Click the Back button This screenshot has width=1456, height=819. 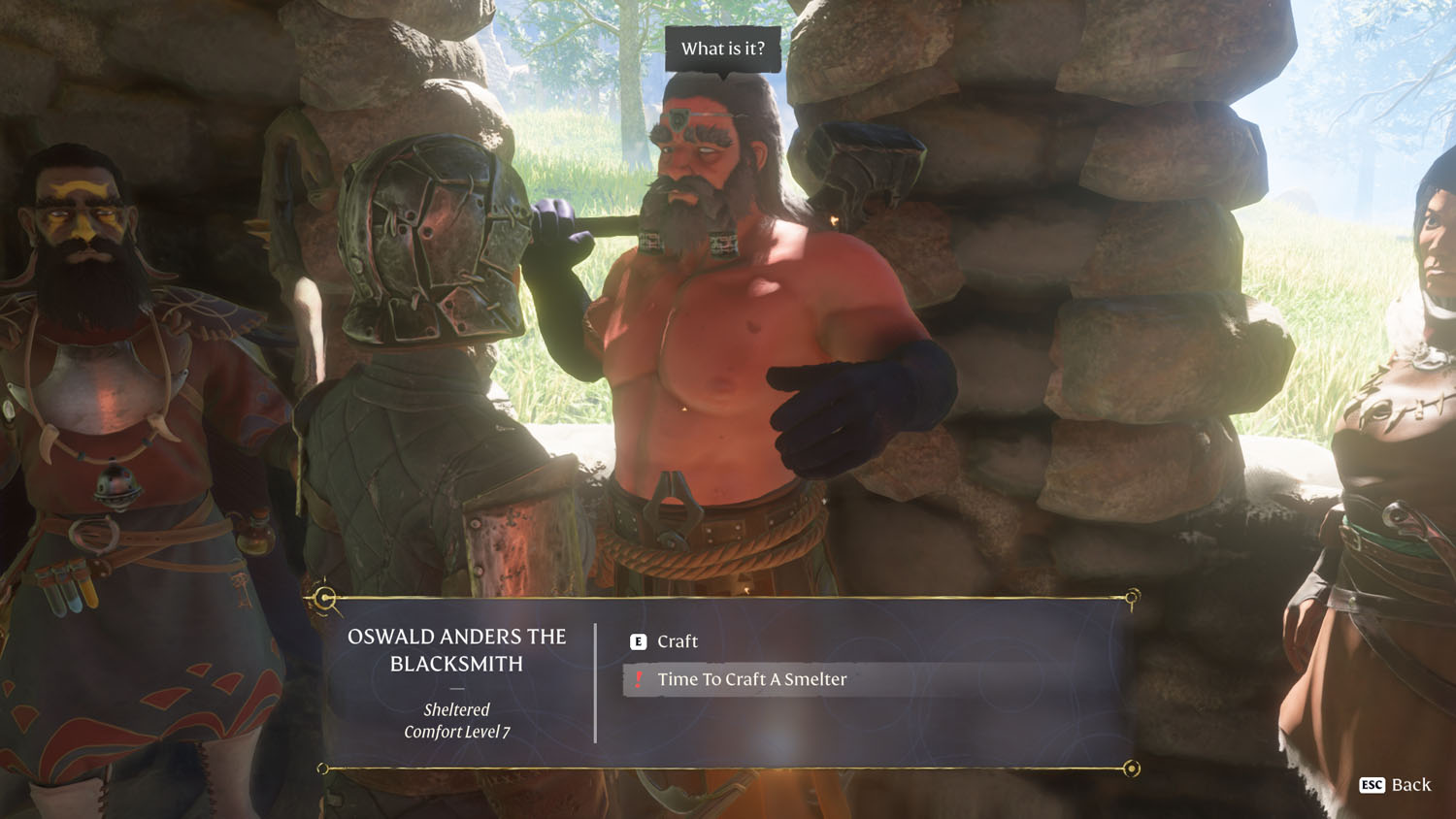[1397, 784]
